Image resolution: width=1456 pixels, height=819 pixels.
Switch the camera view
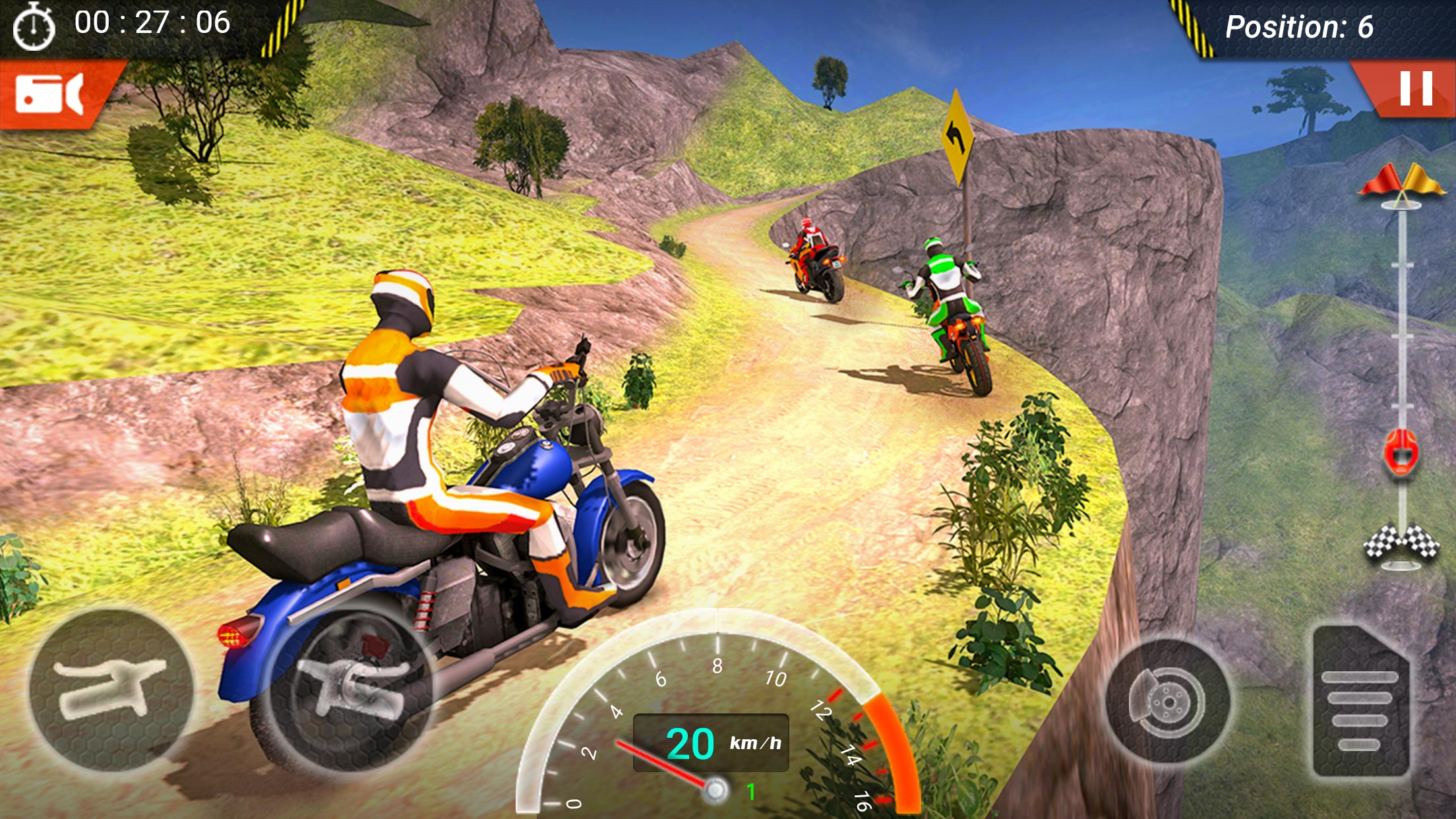point(50,94)
